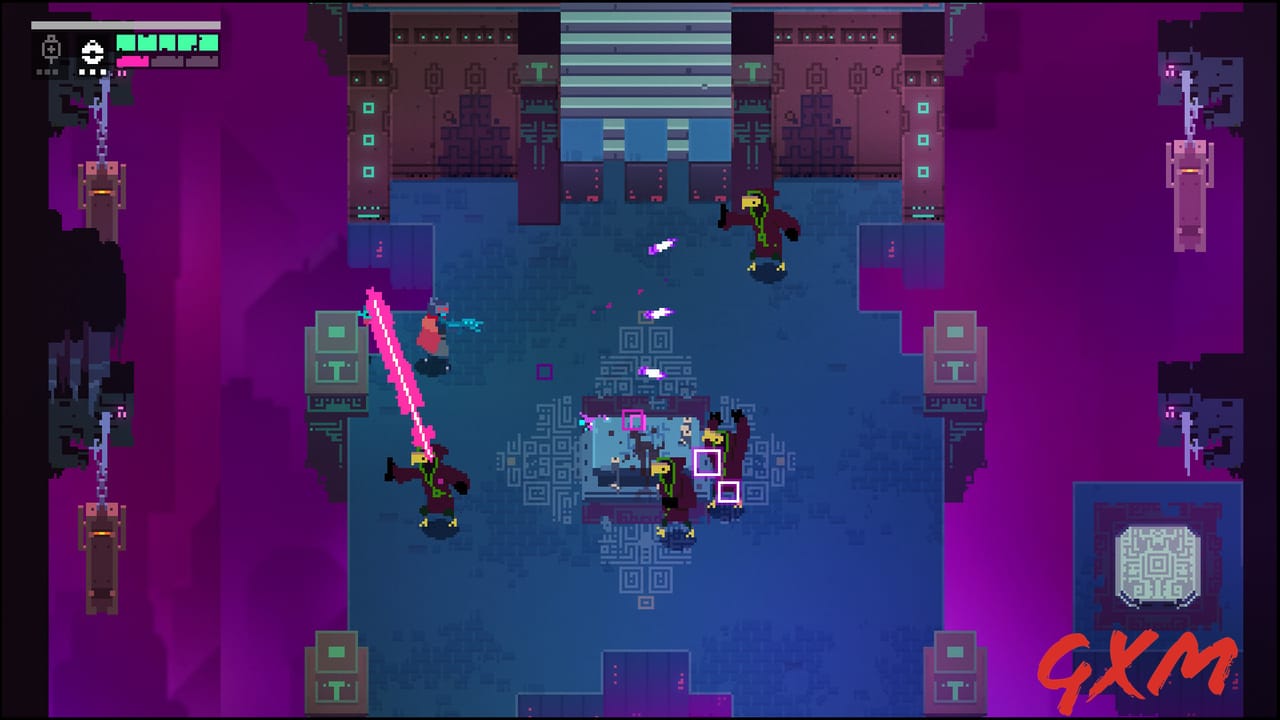Select the health kit icon in the HUD
Image resolution: width=1280 pixels, height=720 pixels.
[x=50, y=46]
